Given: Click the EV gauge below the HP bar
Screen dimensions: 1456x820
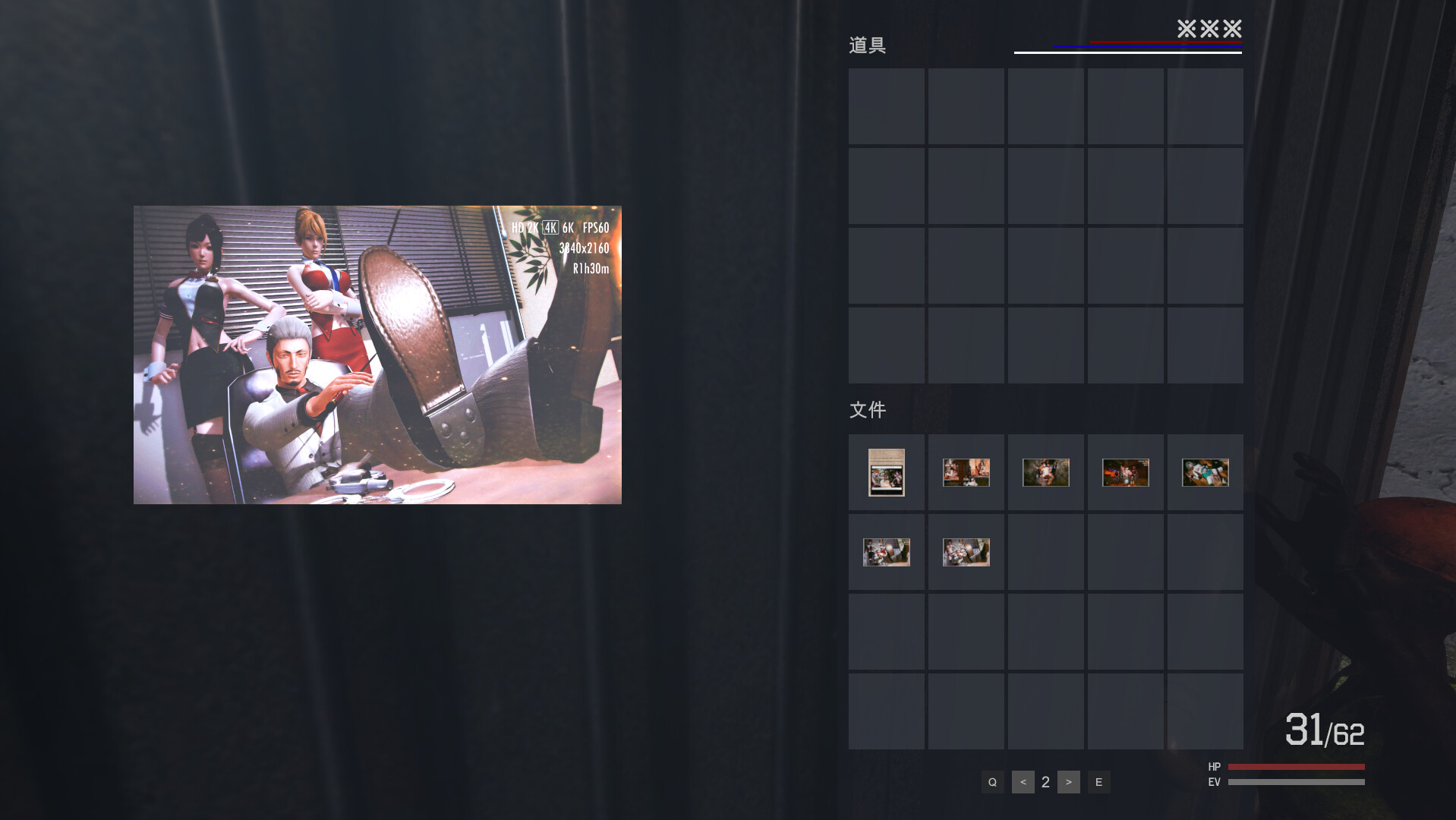Looking at the screenshot, I should click(x=1296, y=781).
